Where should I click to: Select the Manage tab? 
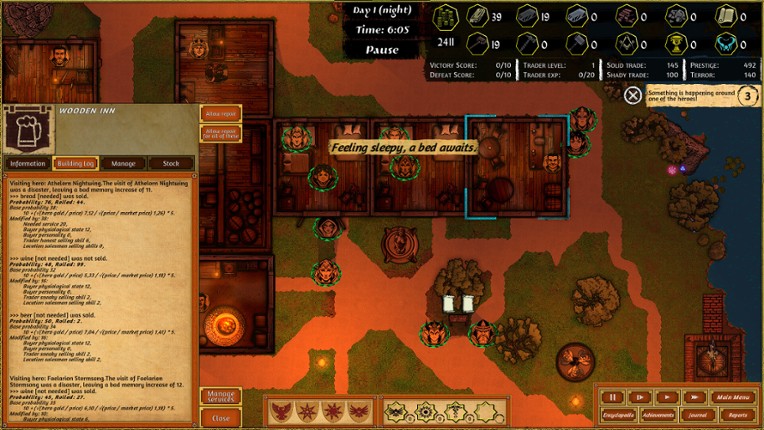coord(123,163)
